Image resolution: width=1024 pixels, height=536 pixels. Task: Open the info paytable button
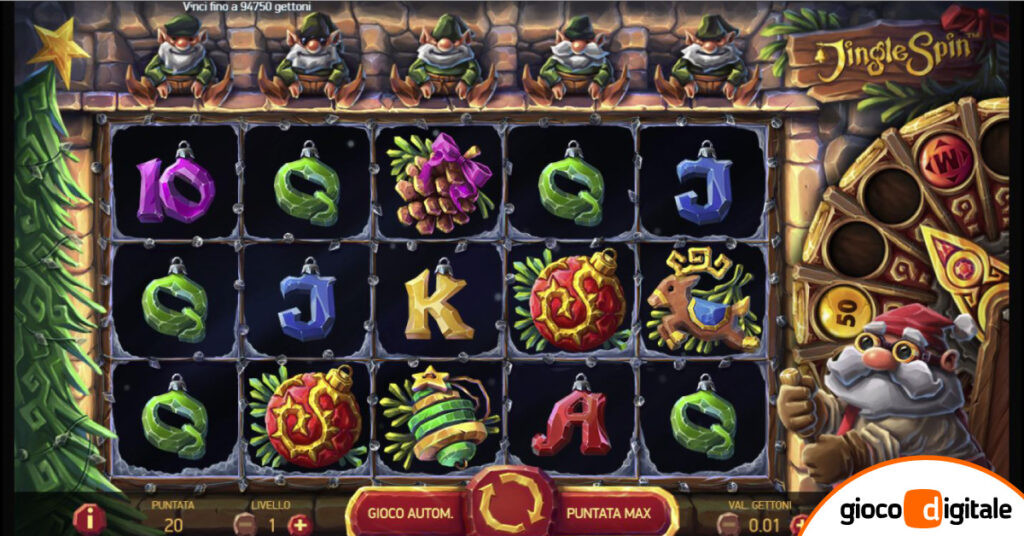pyautogui.click(x=90, y=519)
